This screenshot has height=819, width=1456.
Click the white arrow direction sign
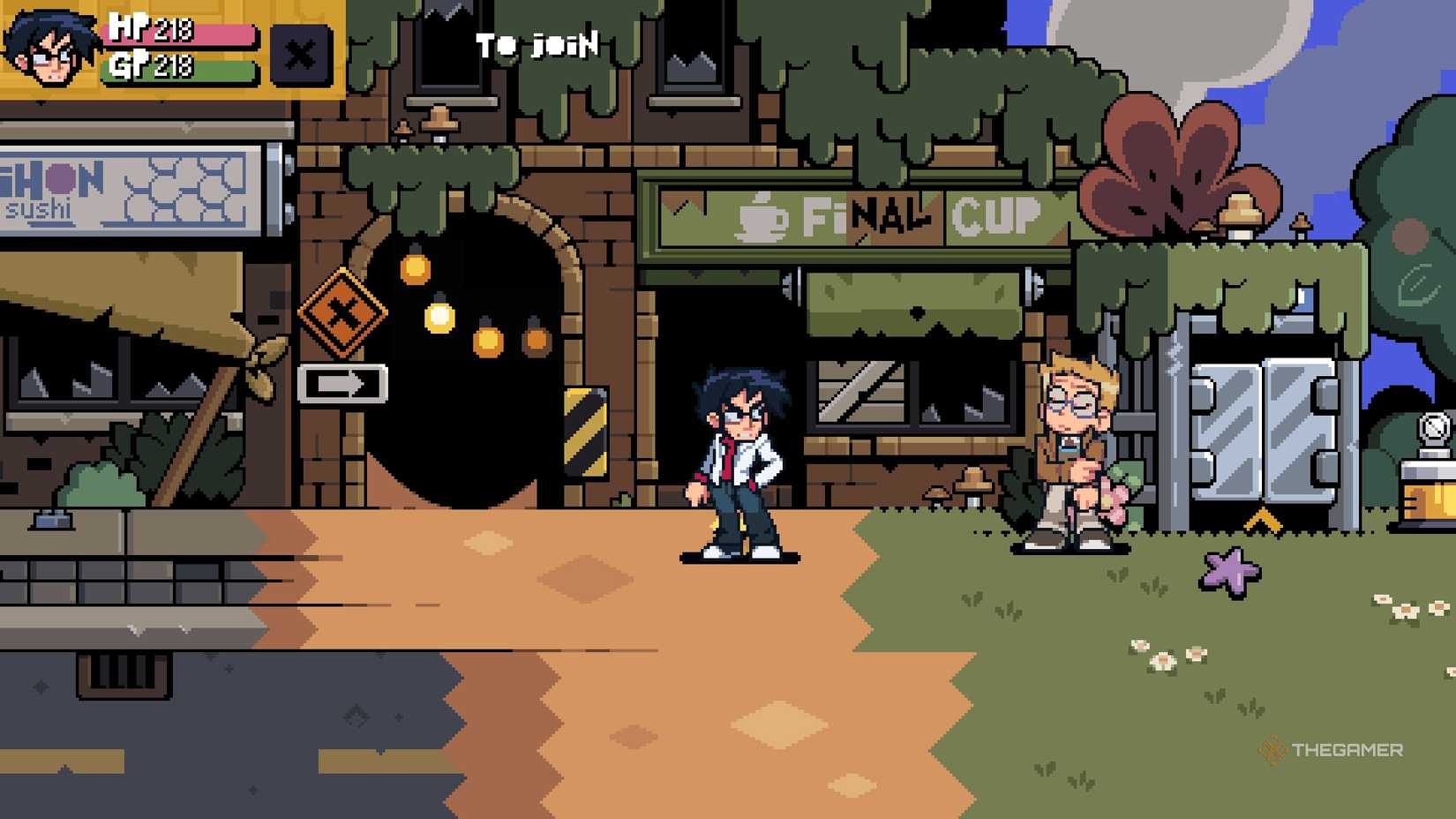coord(345,382)
